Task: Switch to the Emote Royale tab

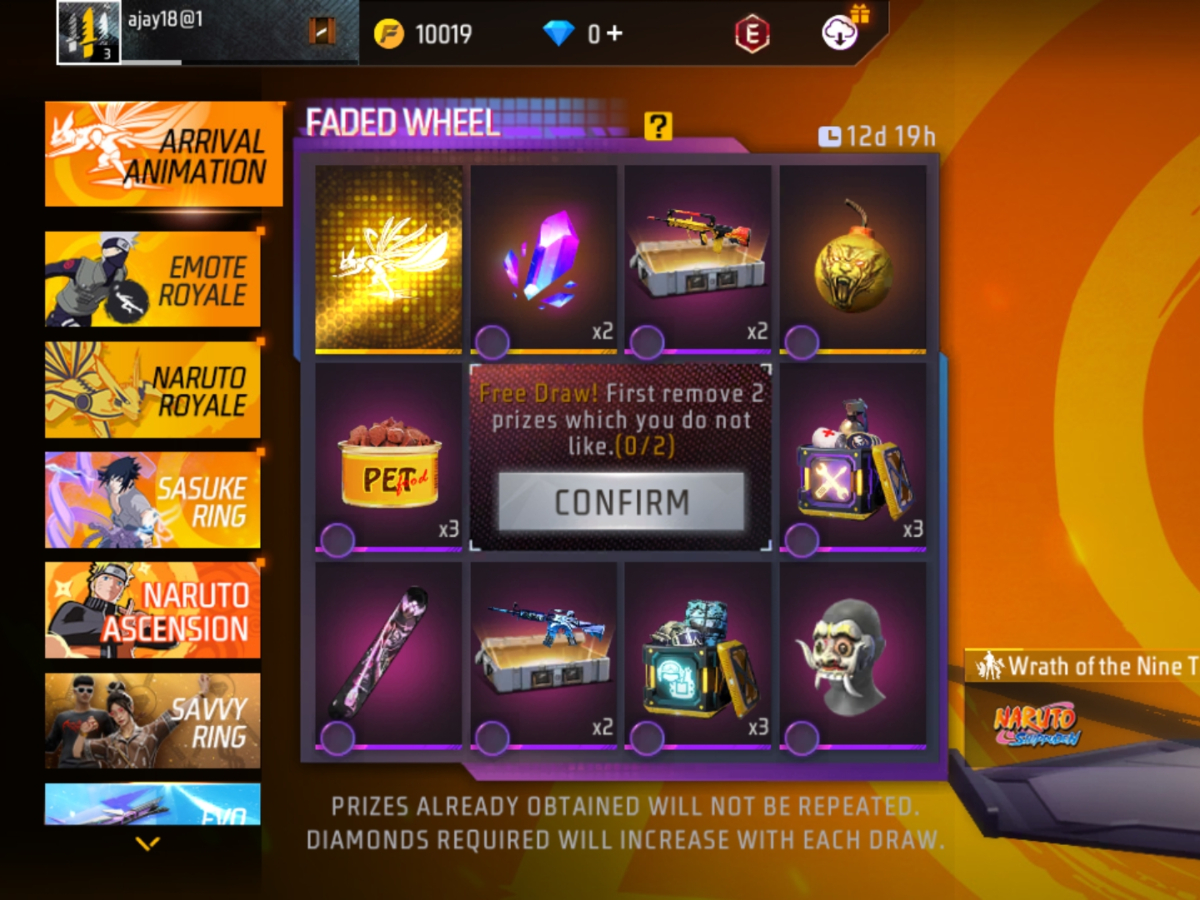Action: coord(153,279)
